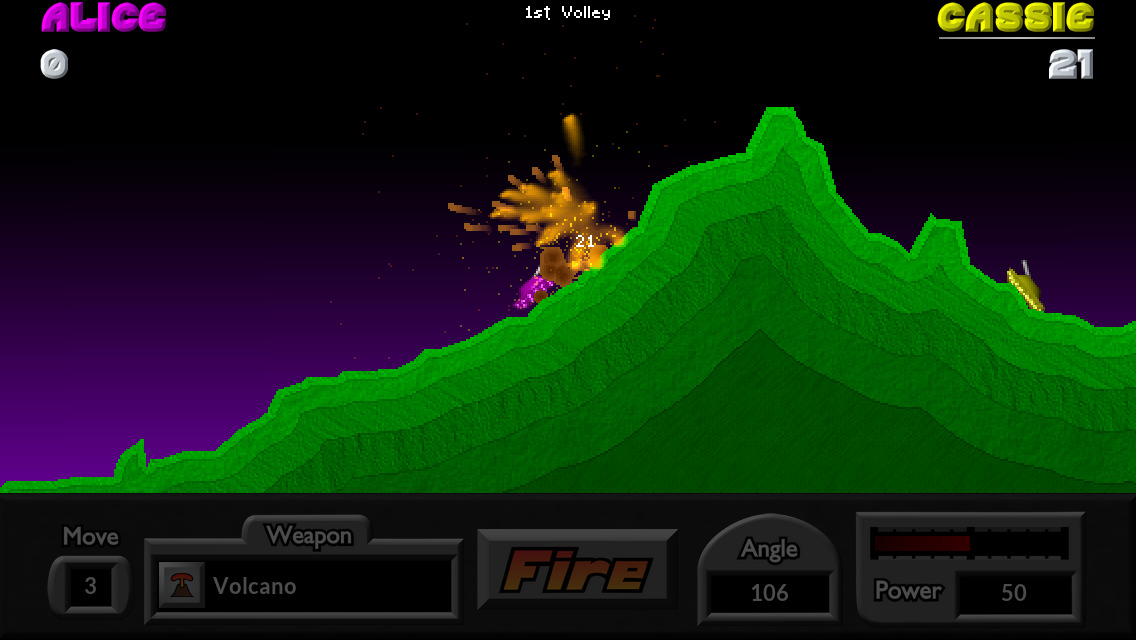Select the Move counter box
This screenshot has width=1136, height=640.
pos(90,586)
